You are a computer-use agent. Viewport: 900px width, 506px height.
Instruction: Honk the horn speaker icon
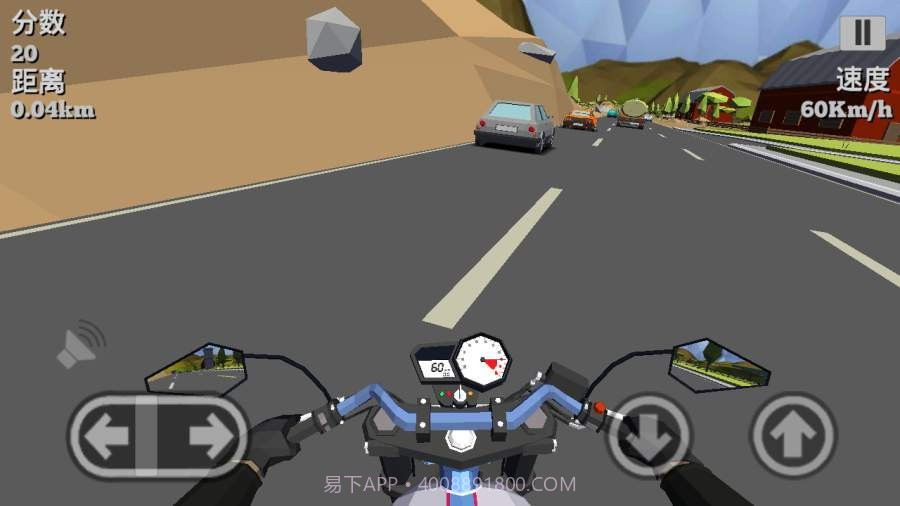(x=80, y=343)
